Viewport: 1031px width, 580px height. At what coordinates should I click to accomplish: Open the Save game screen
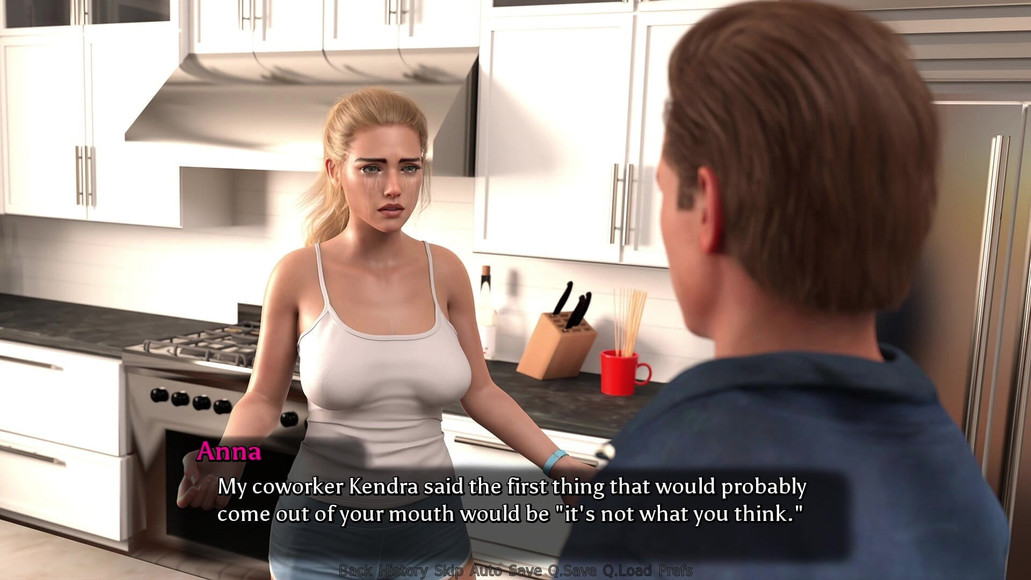tap(525, 571)
